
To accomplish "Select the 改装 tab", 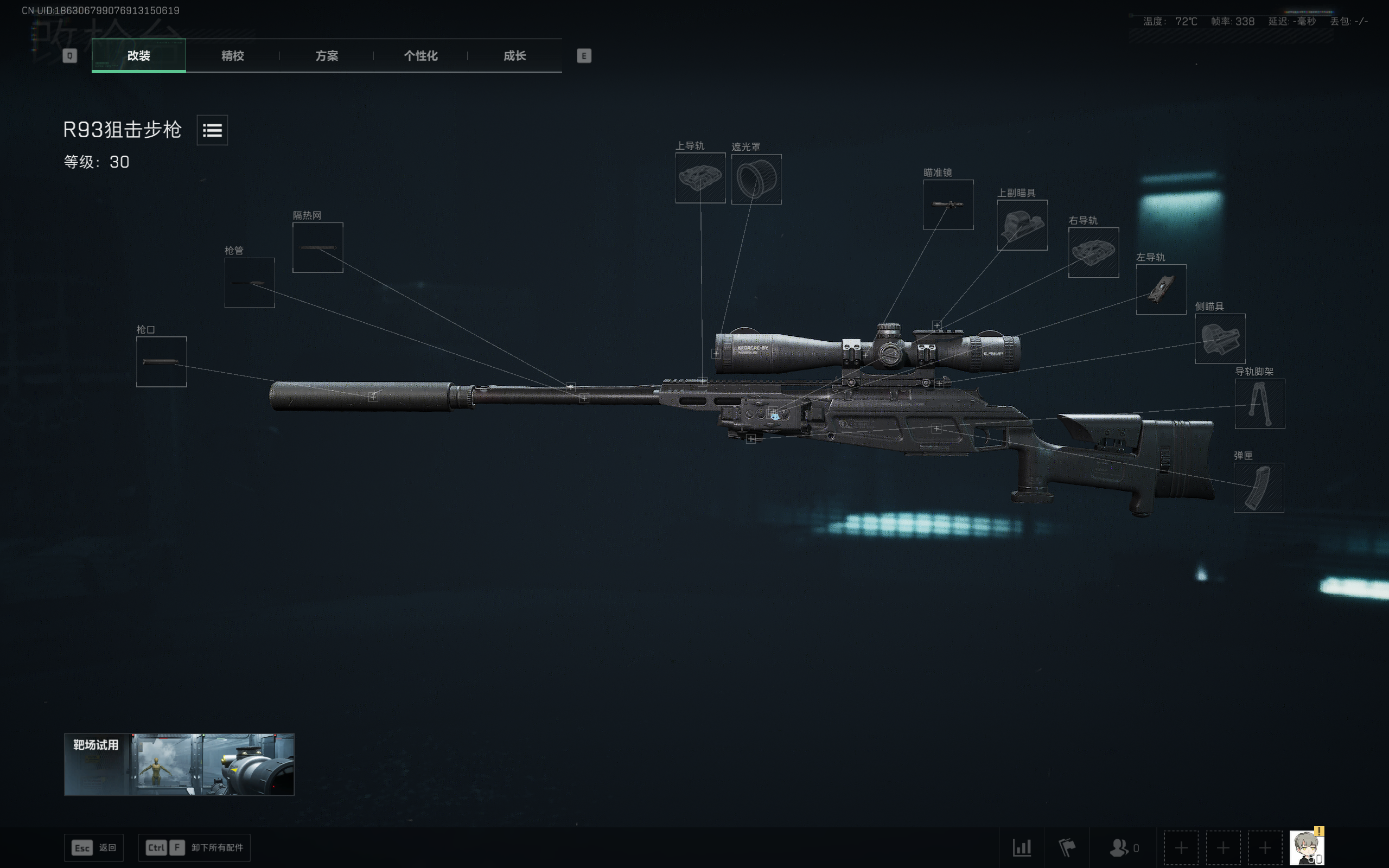I will pos(138,56).
